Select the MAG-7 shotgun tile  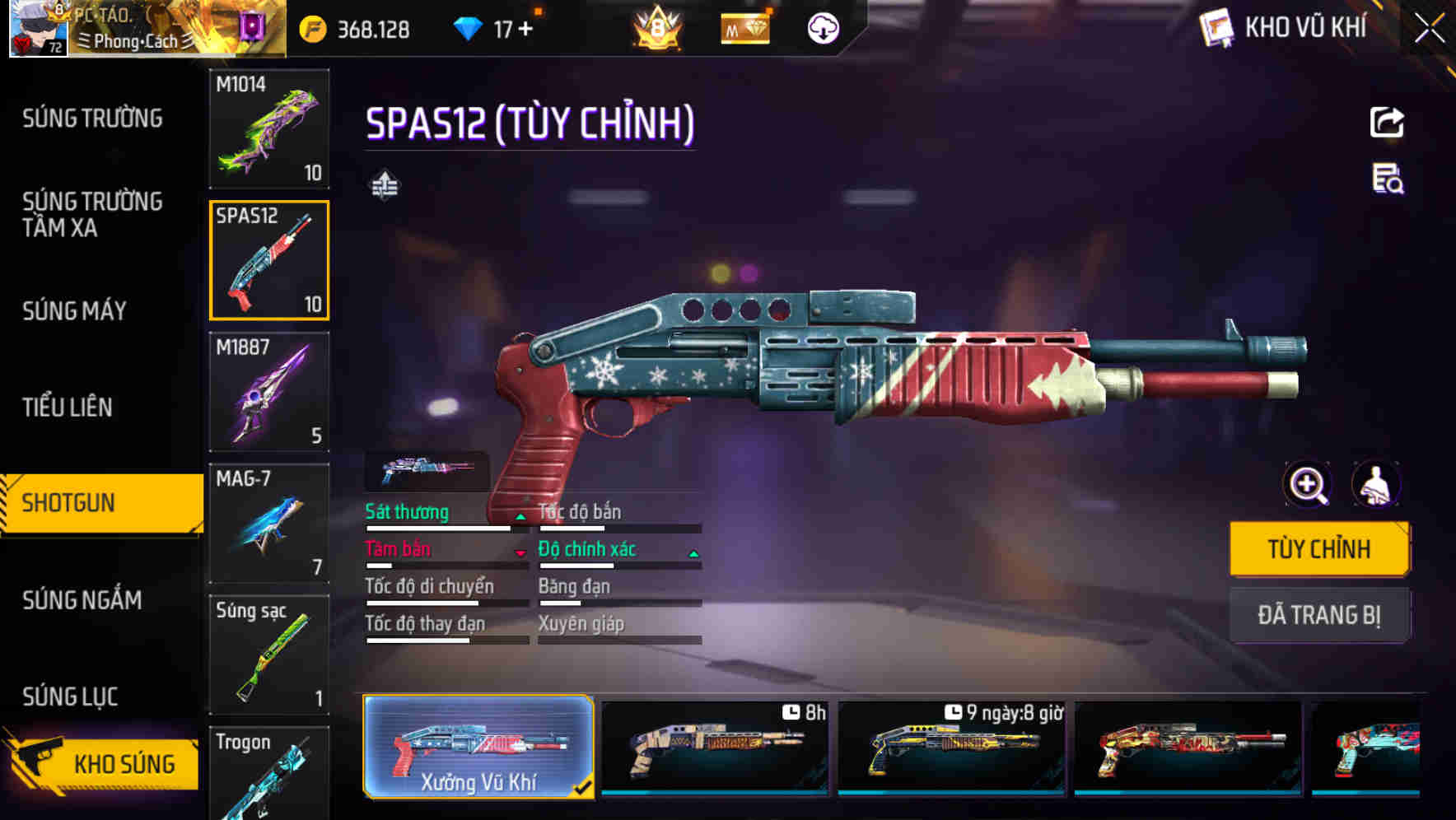pos(269,523)
